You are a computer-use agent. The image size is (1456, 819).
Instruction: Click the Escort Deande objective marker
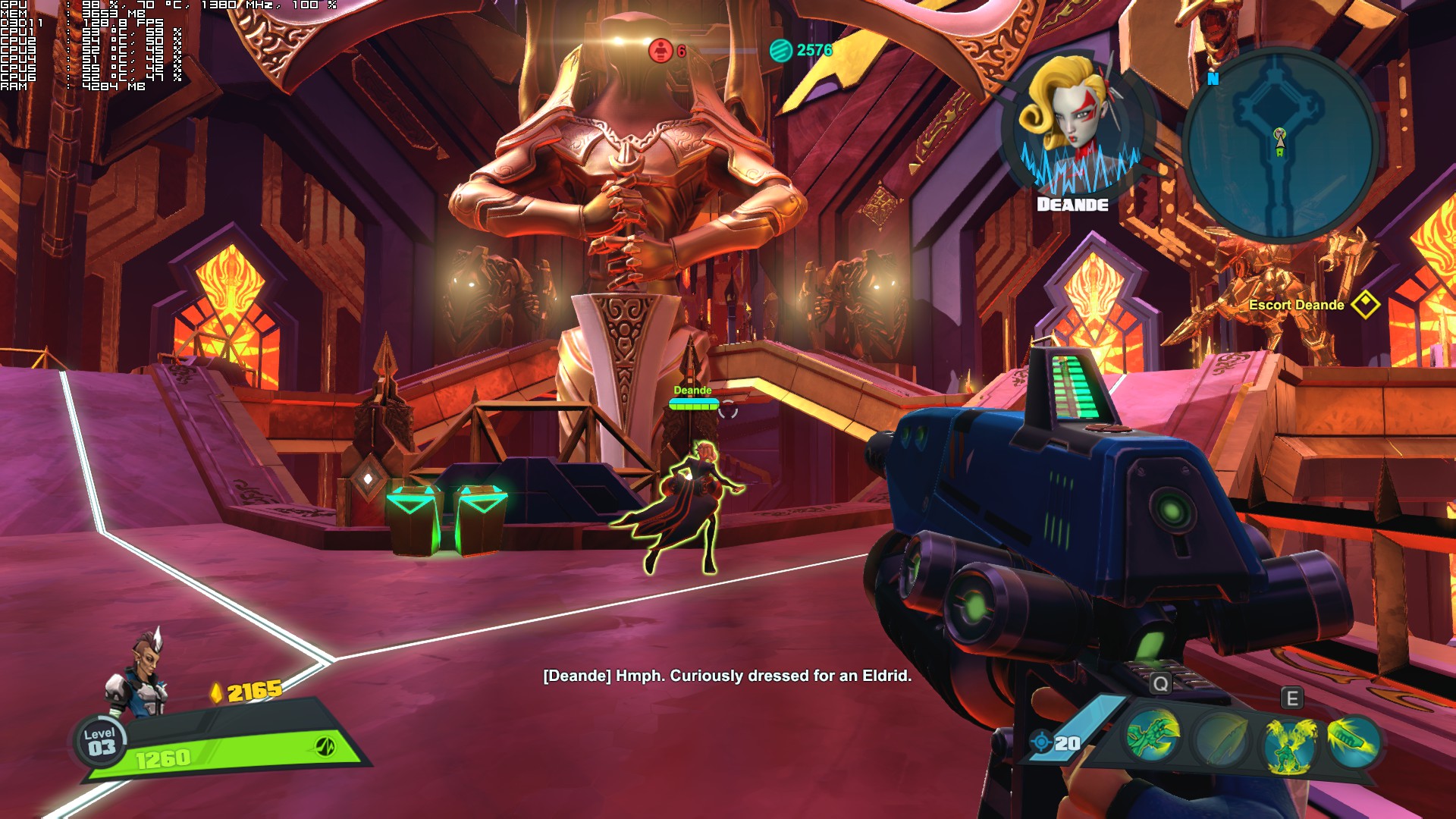pyautogui.click(x=1365, y=305)
